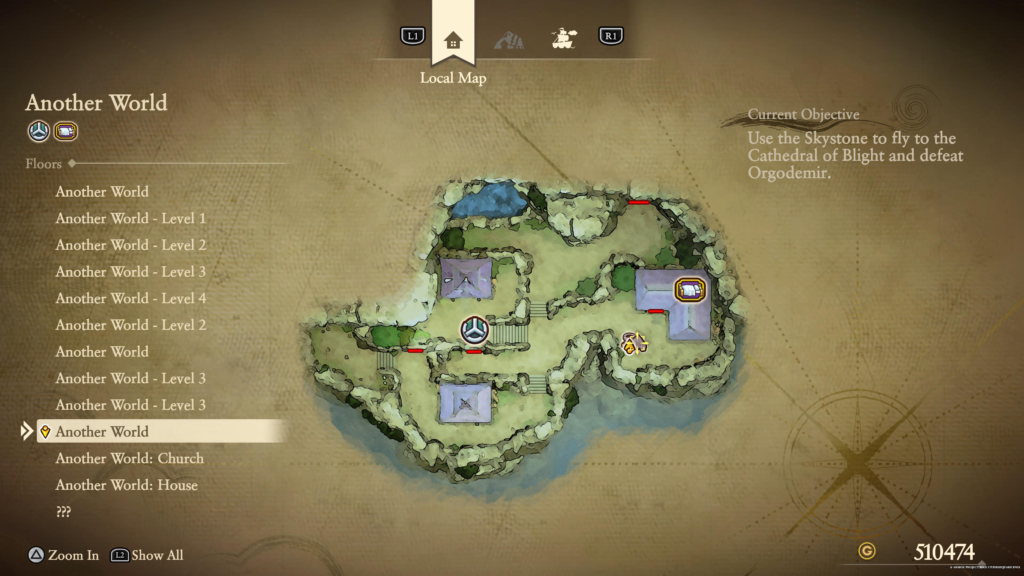1024x576 pixels.
Task: Select the Another World: House floor
Action: coord(126,485)
